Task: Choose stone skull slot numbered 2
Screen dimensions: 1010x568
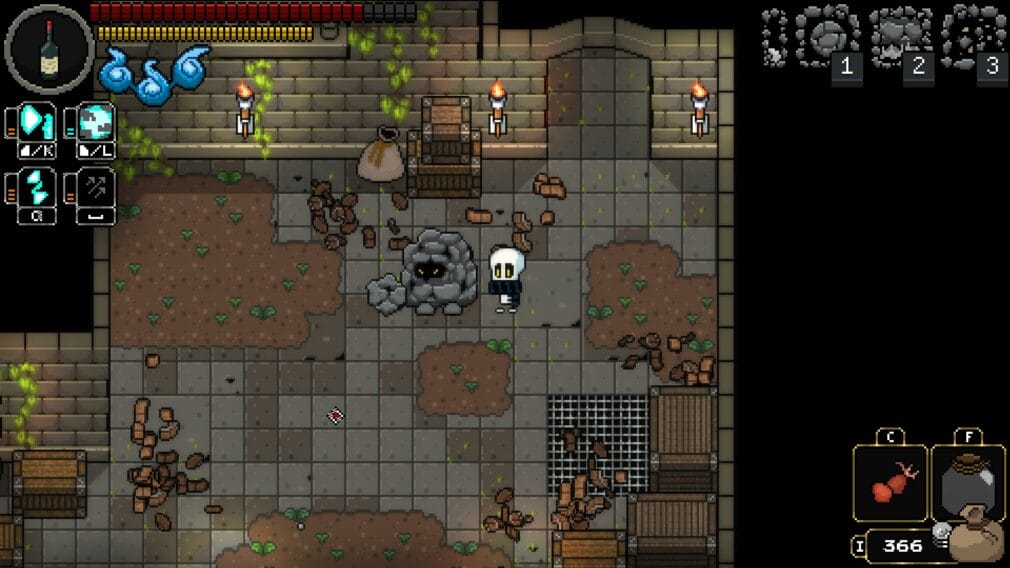Action: click(900, 38)
